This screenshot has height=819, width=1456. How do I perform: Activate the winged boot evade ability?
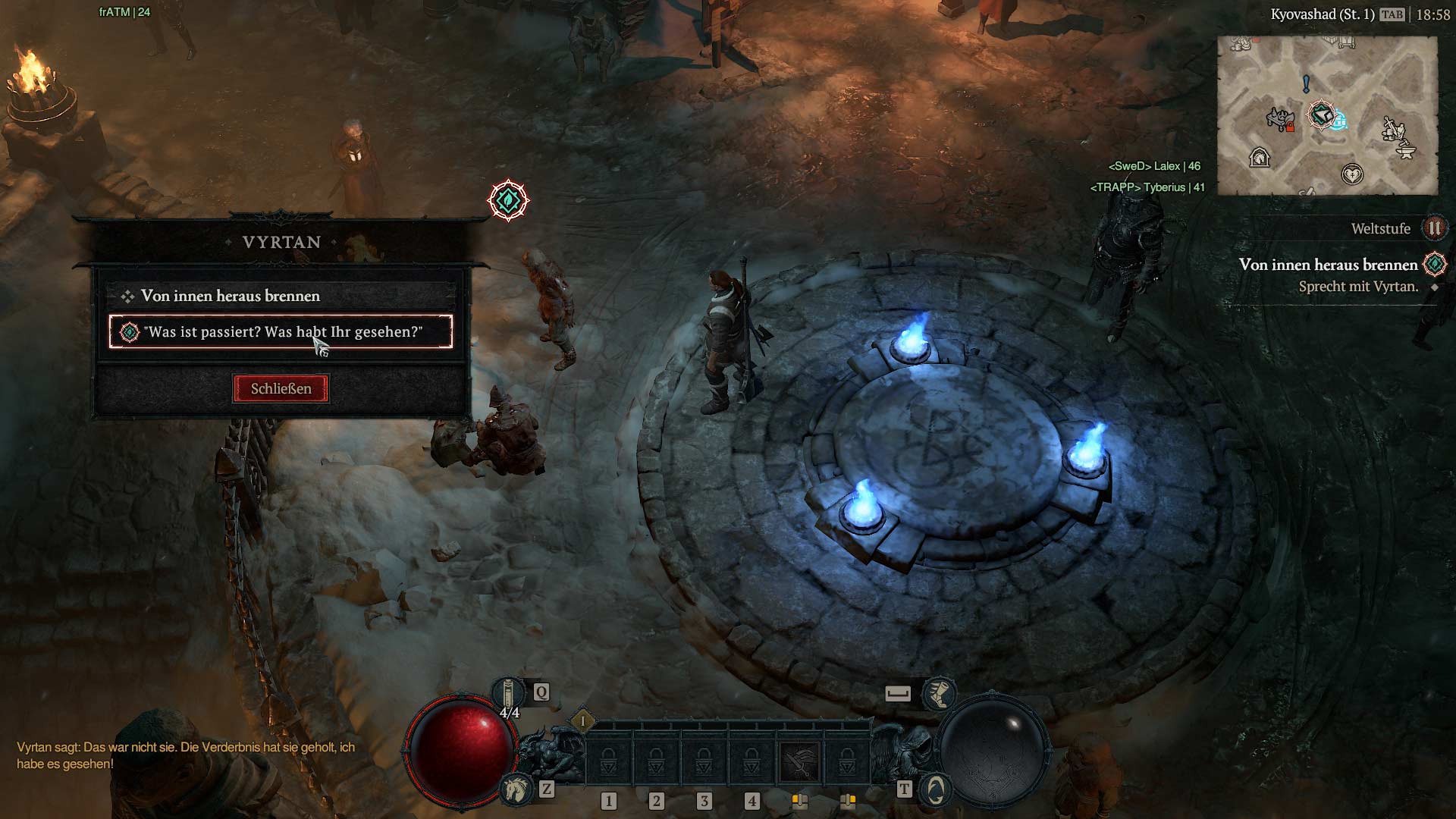pyautogui.click(x=939, y=693)
